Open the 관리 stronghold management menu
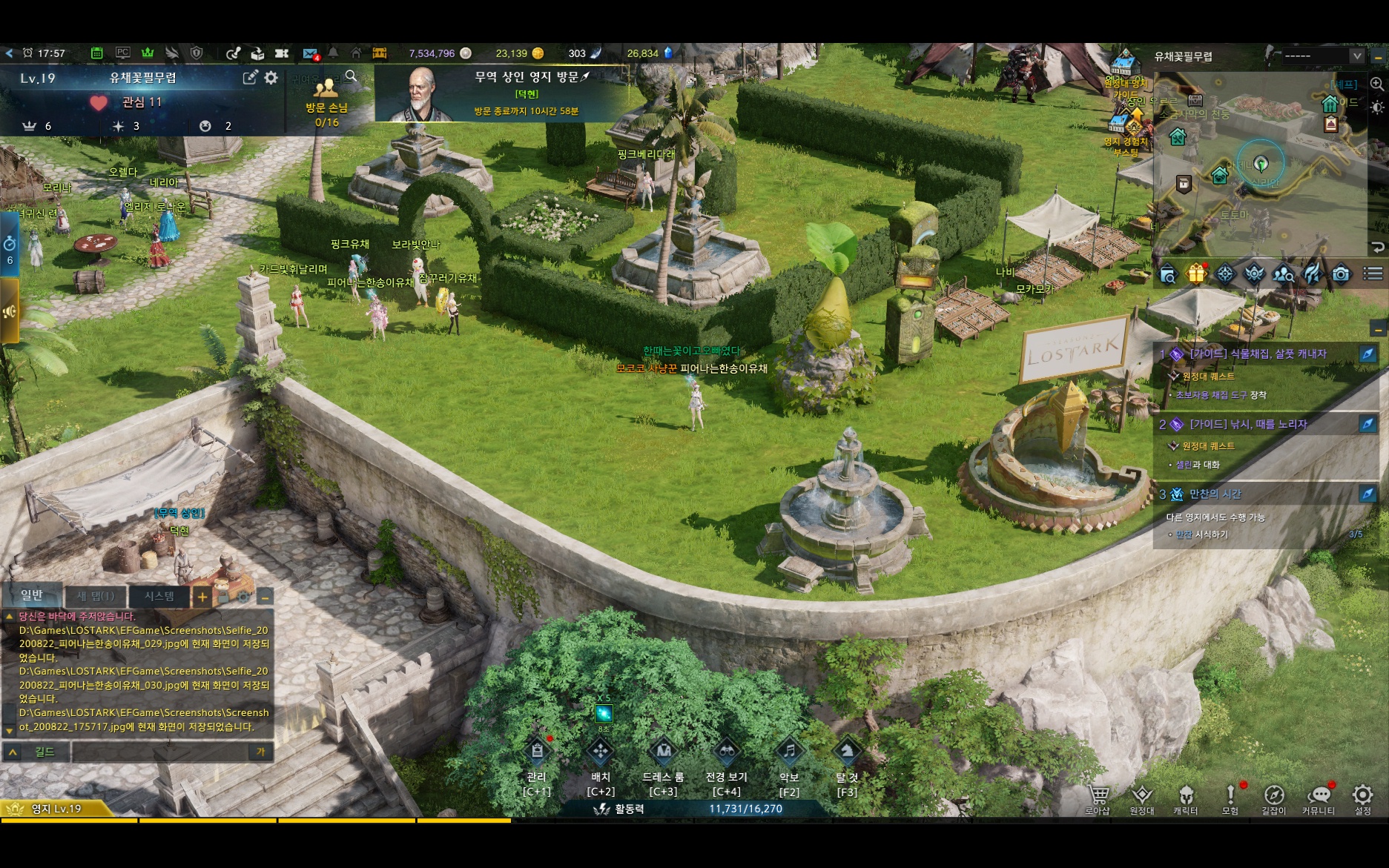 (x=536, y=752)
